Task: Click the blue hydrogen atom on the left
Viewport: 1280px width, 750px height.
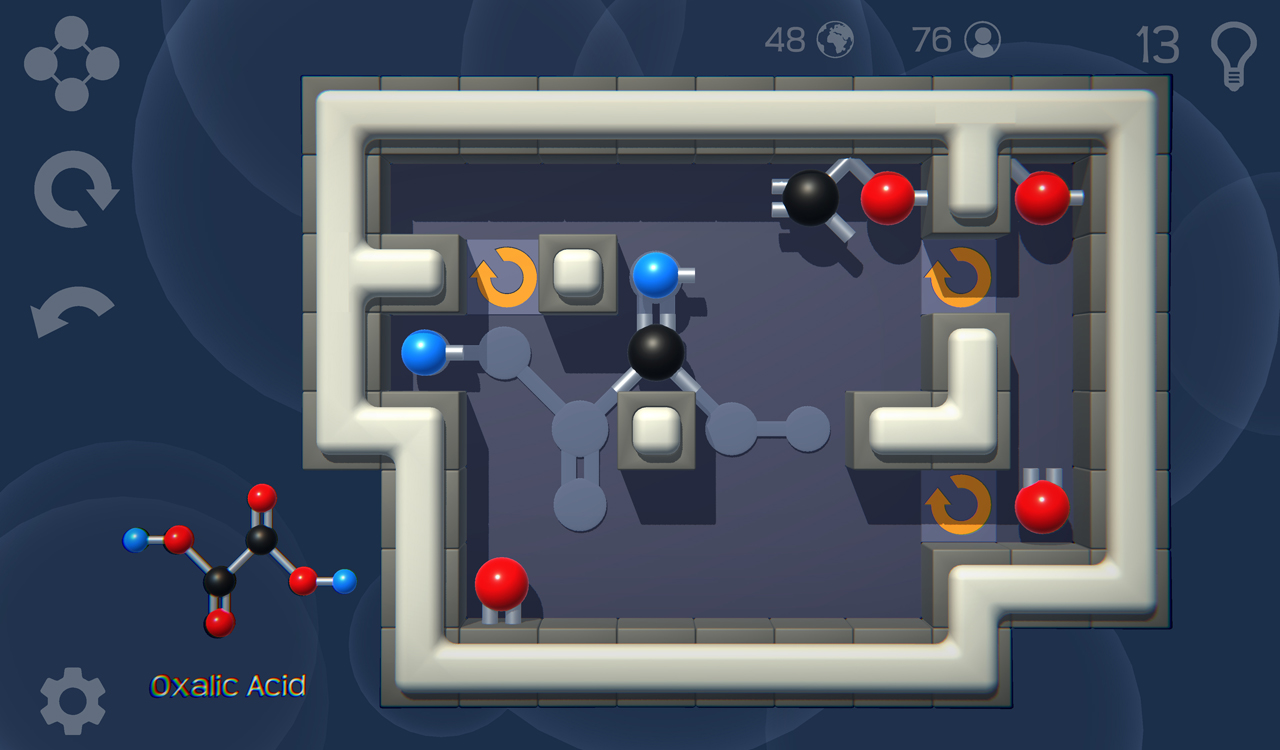Action: [424, 352]
